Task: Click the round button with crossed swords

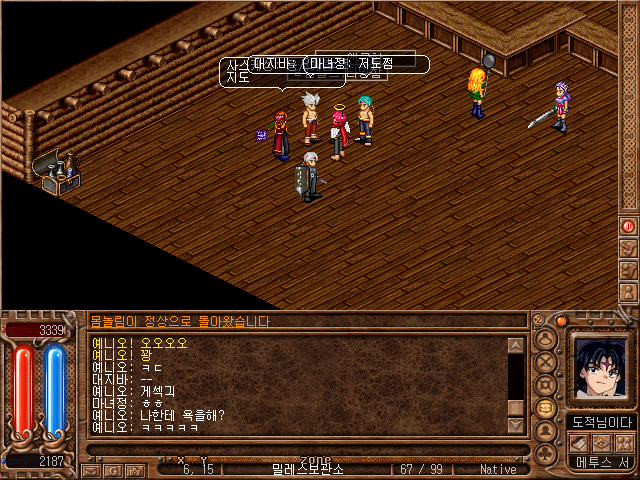Action: click(545, 363)
